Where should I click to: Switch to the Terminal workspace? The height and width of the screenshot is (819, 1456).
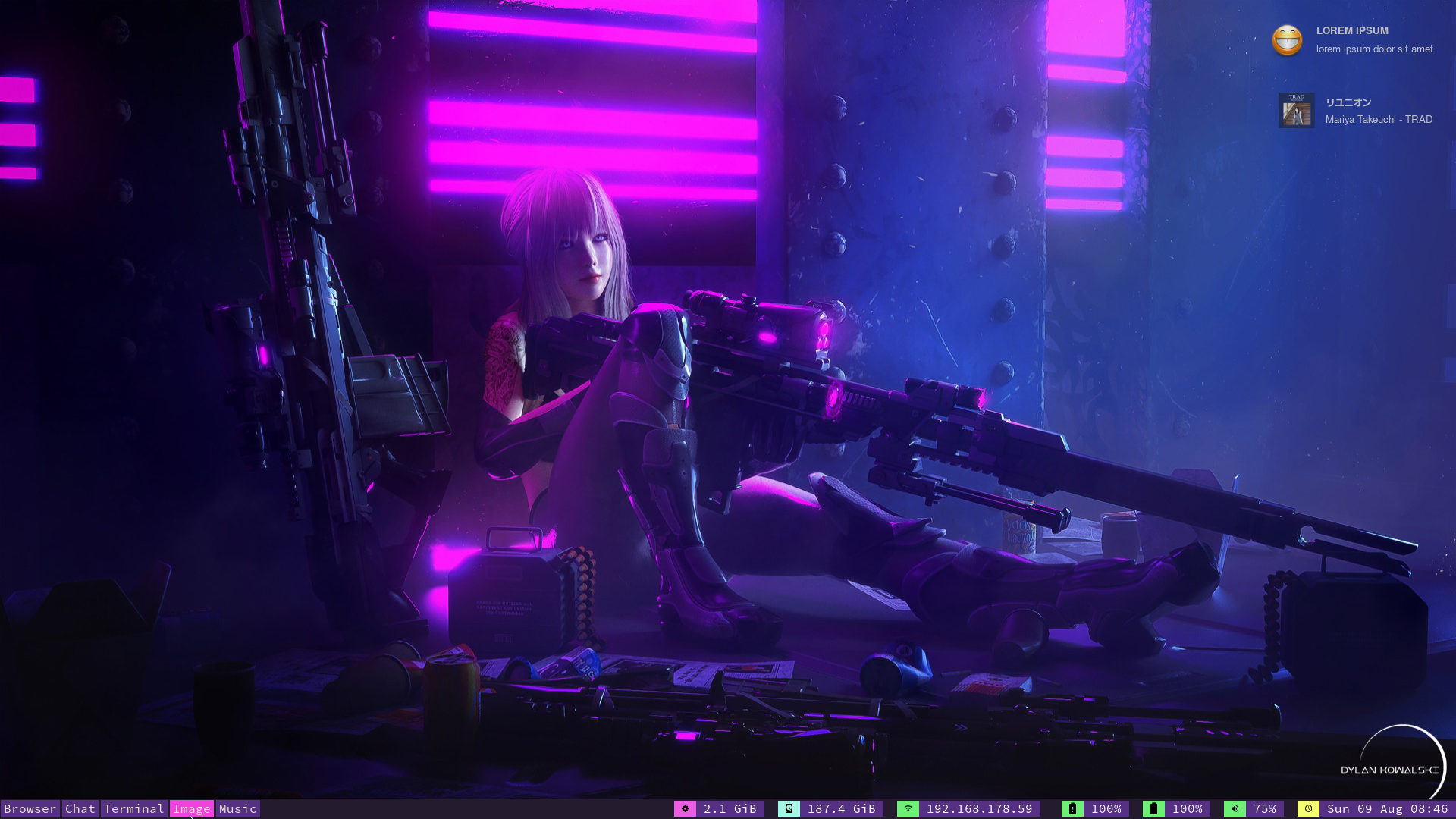(x=134, y=809)
